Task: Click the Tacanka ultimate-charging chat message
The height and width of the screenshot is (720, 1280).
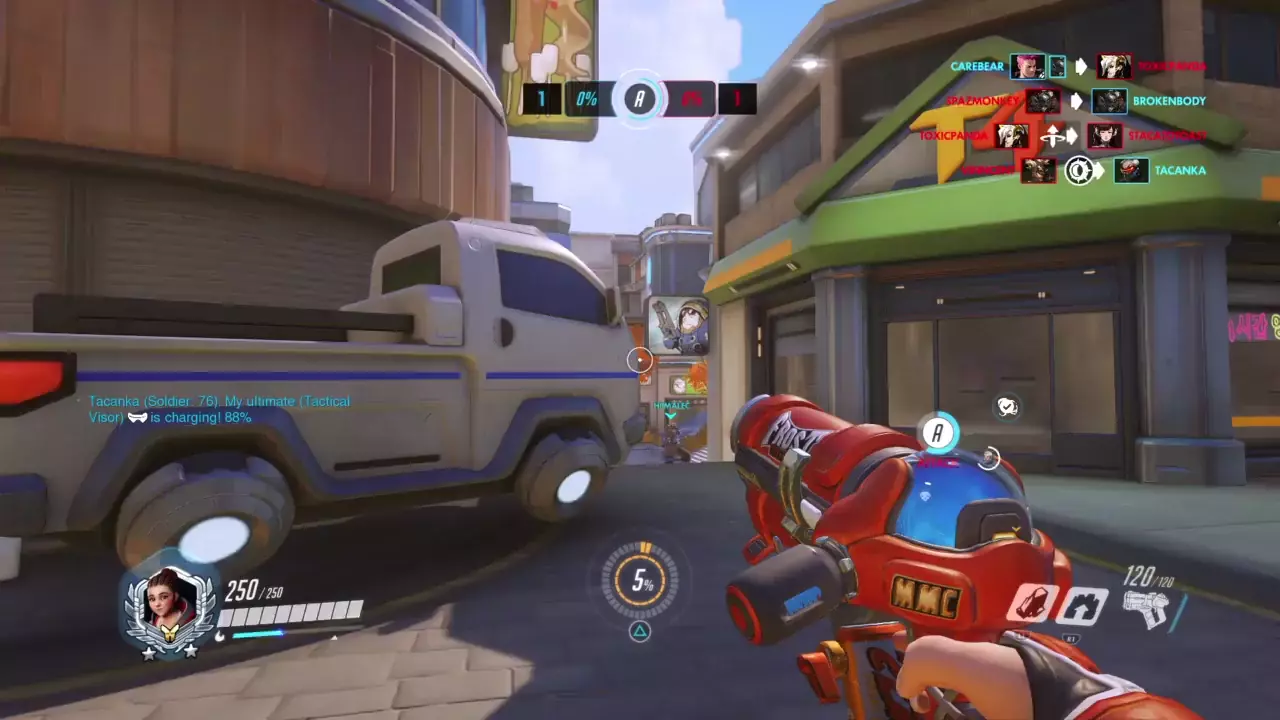Action: (219, 409)
